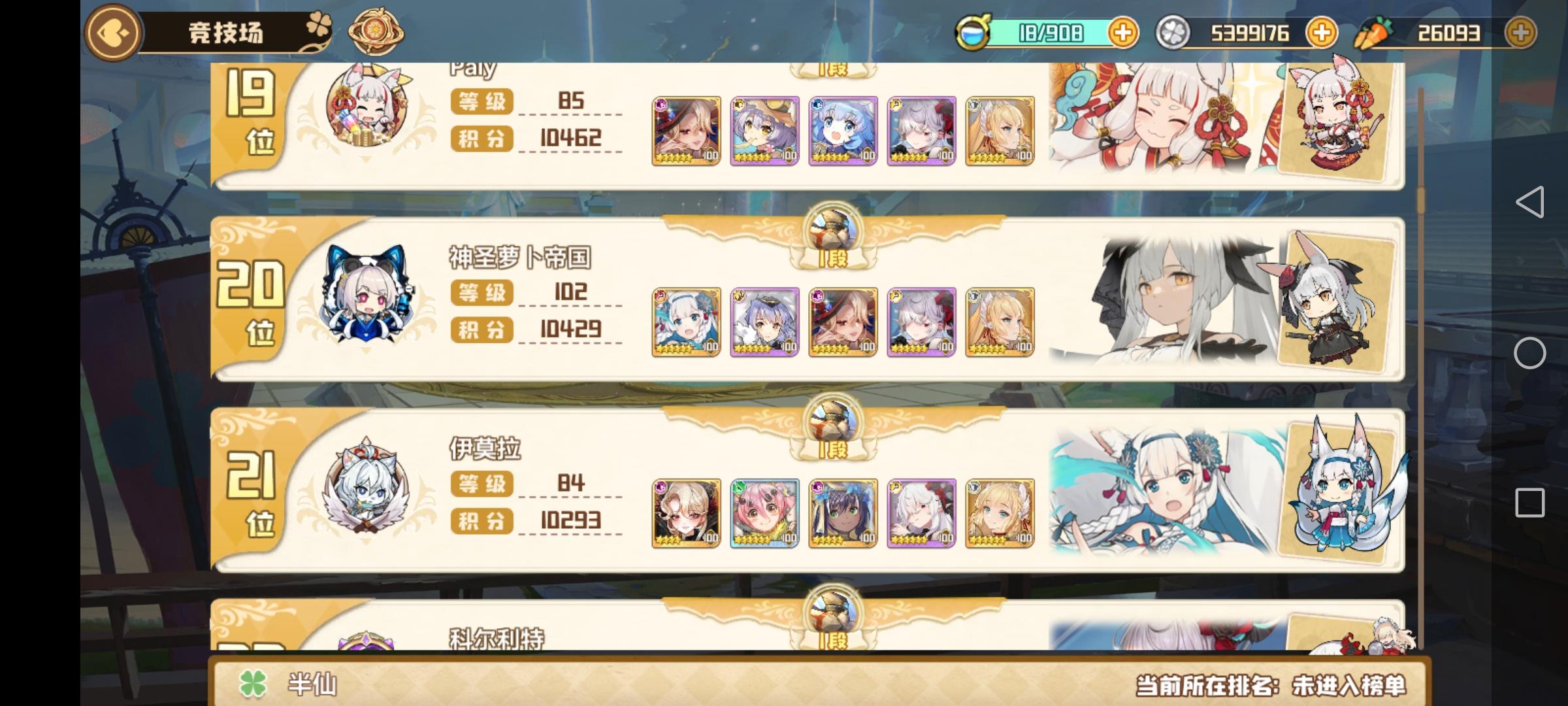Select the first character card in Paly's lineup
The width and height of the screenshot is (1568, 706).
[x=687, y=129]
